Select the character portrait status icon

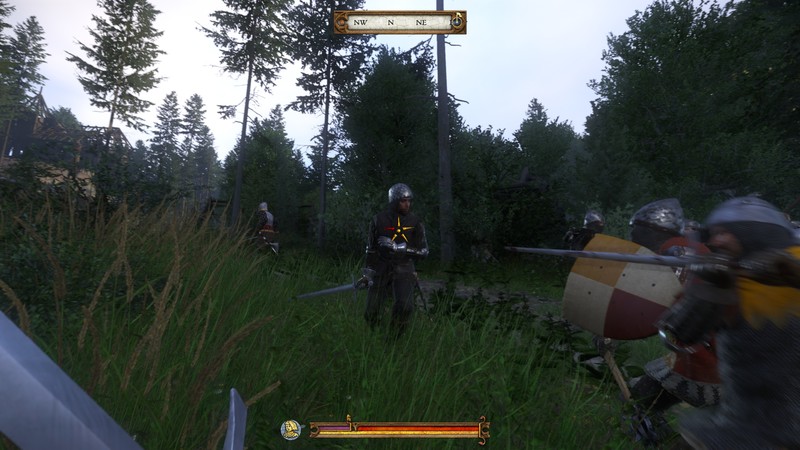click(291, 430)
